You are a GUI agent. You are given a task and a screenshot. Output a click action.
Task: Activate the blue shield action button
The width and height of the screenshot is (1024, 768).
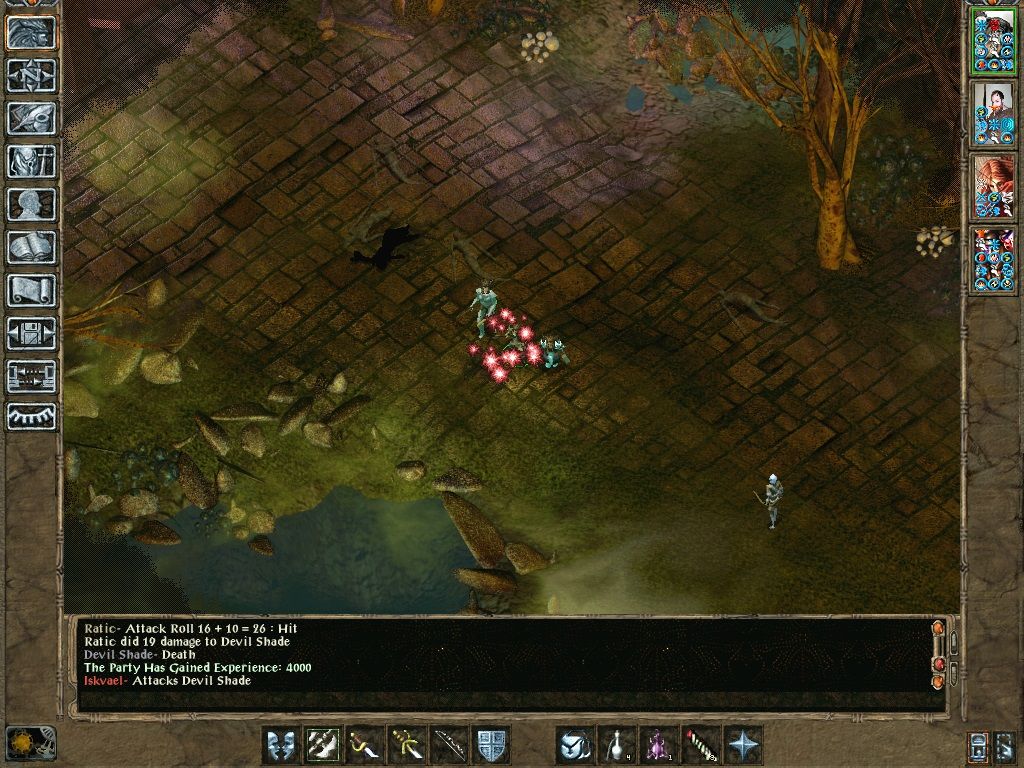coord(491,745)
